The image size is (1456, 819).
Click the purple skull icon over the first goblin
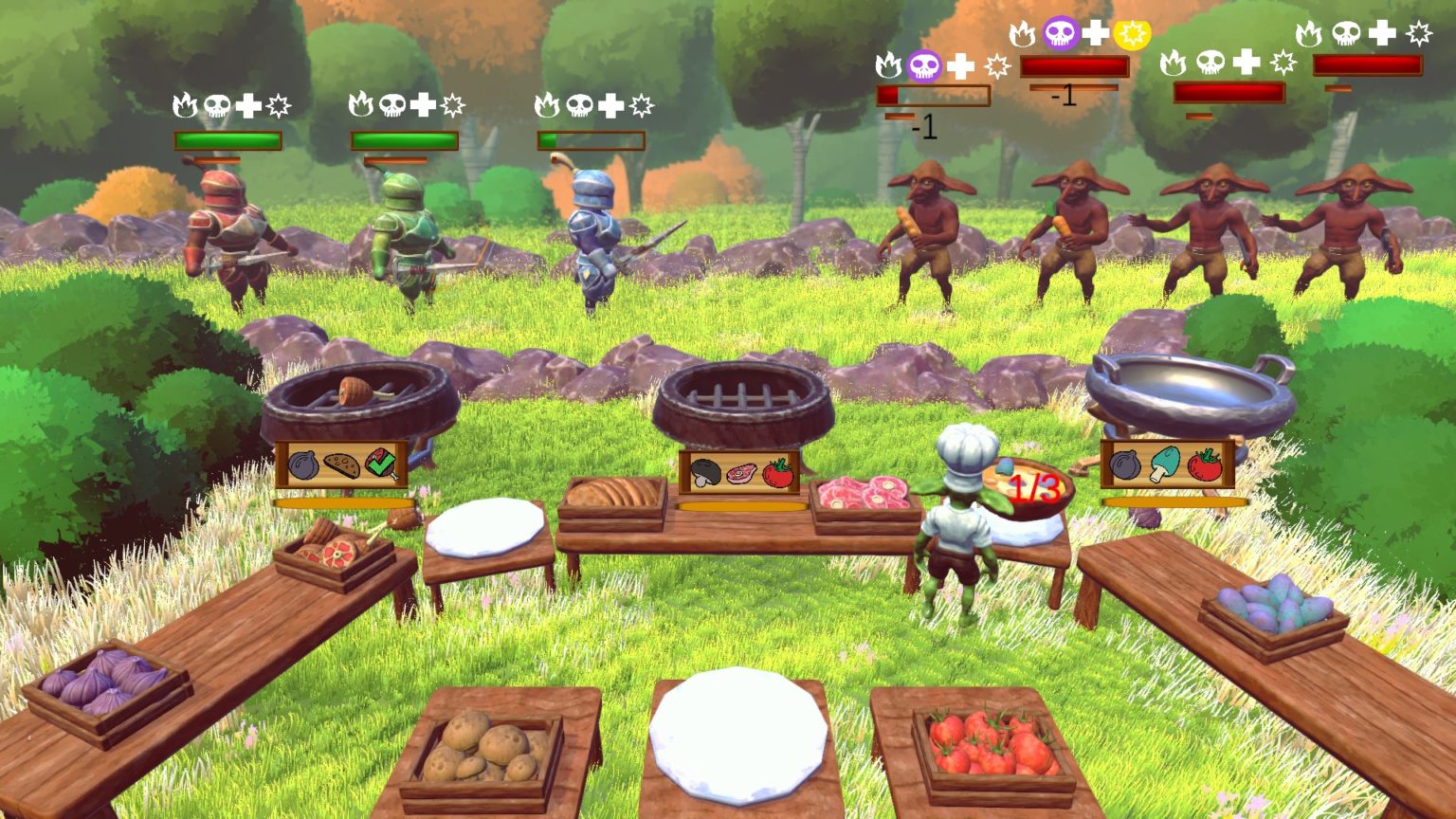[924, 65]
